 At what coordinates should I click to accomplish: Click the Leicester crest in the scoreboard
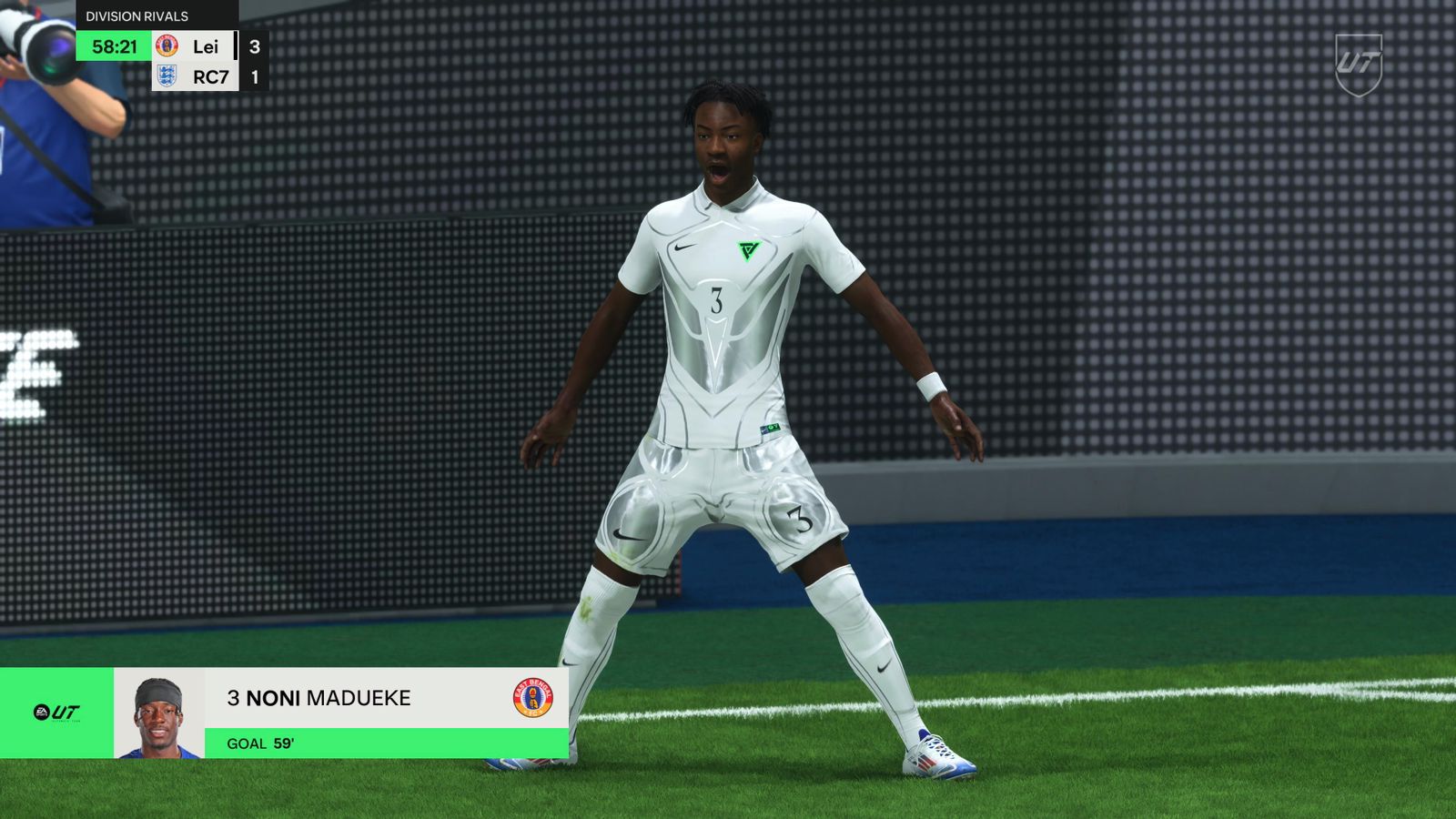(x=165, y=44)
